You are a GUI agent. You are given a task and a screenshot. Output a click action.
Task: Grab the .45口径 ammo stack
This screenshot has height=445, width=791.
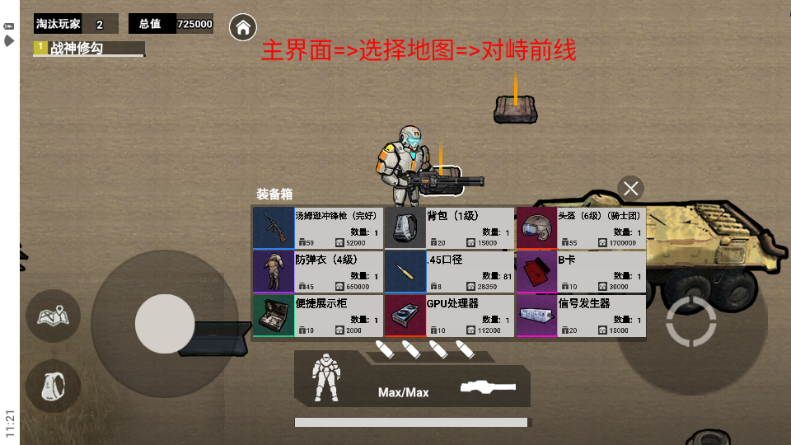449,271
